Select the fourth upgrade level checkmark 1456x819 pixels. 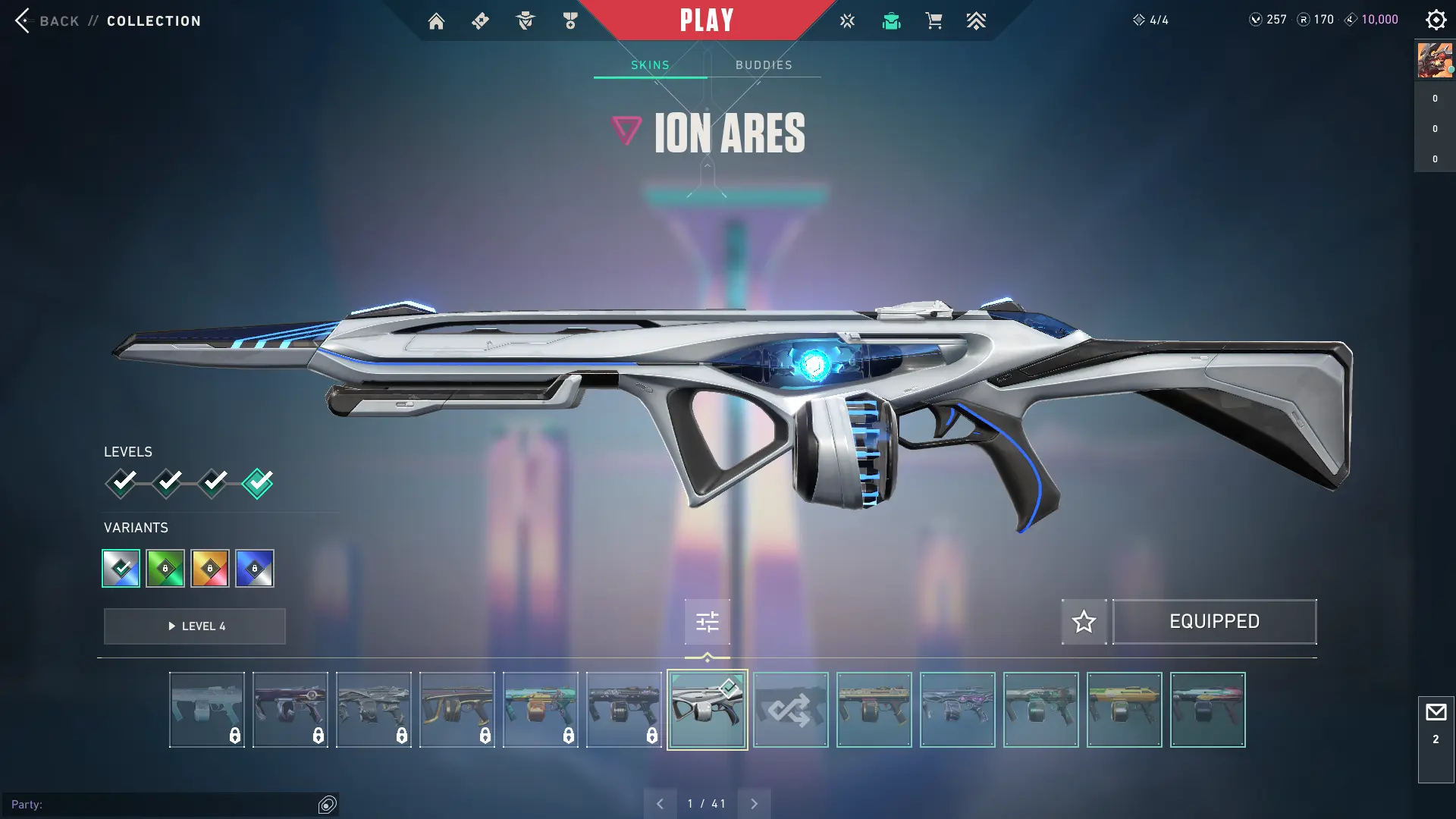tap(258, 482)
